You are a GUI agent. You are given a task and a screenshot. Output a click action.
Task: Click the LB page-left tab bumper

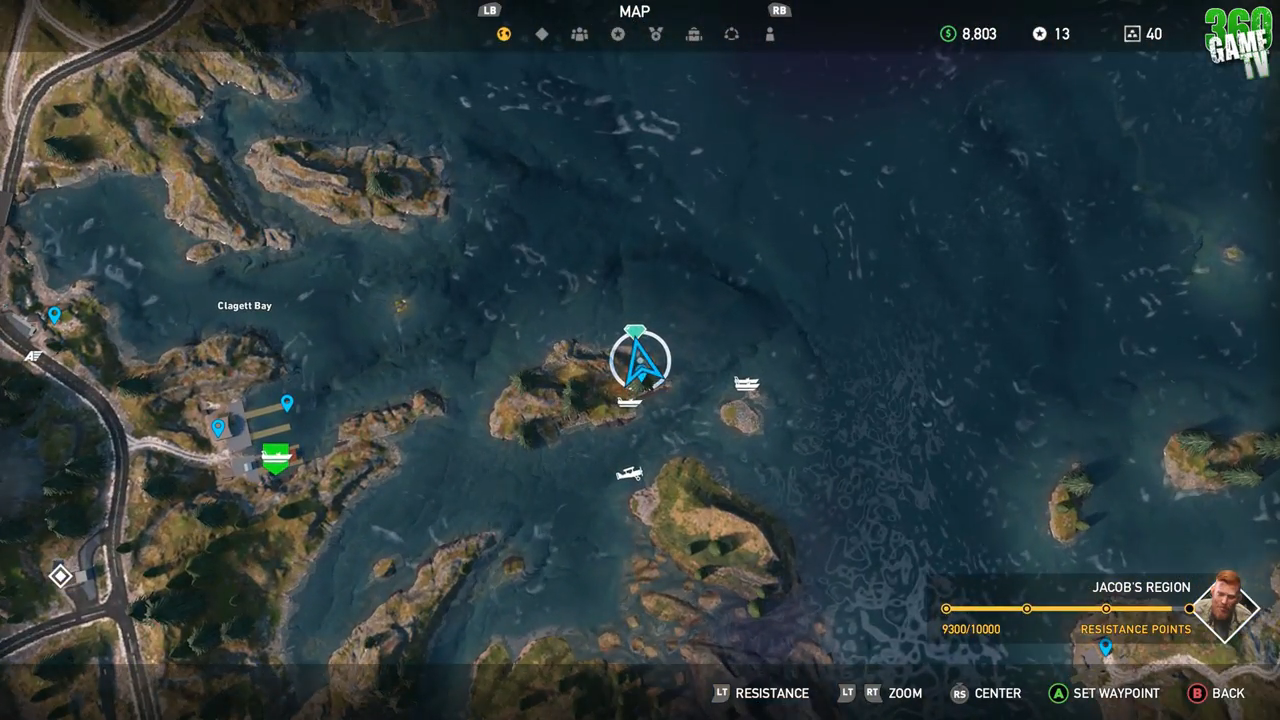(x=489, y=10)
